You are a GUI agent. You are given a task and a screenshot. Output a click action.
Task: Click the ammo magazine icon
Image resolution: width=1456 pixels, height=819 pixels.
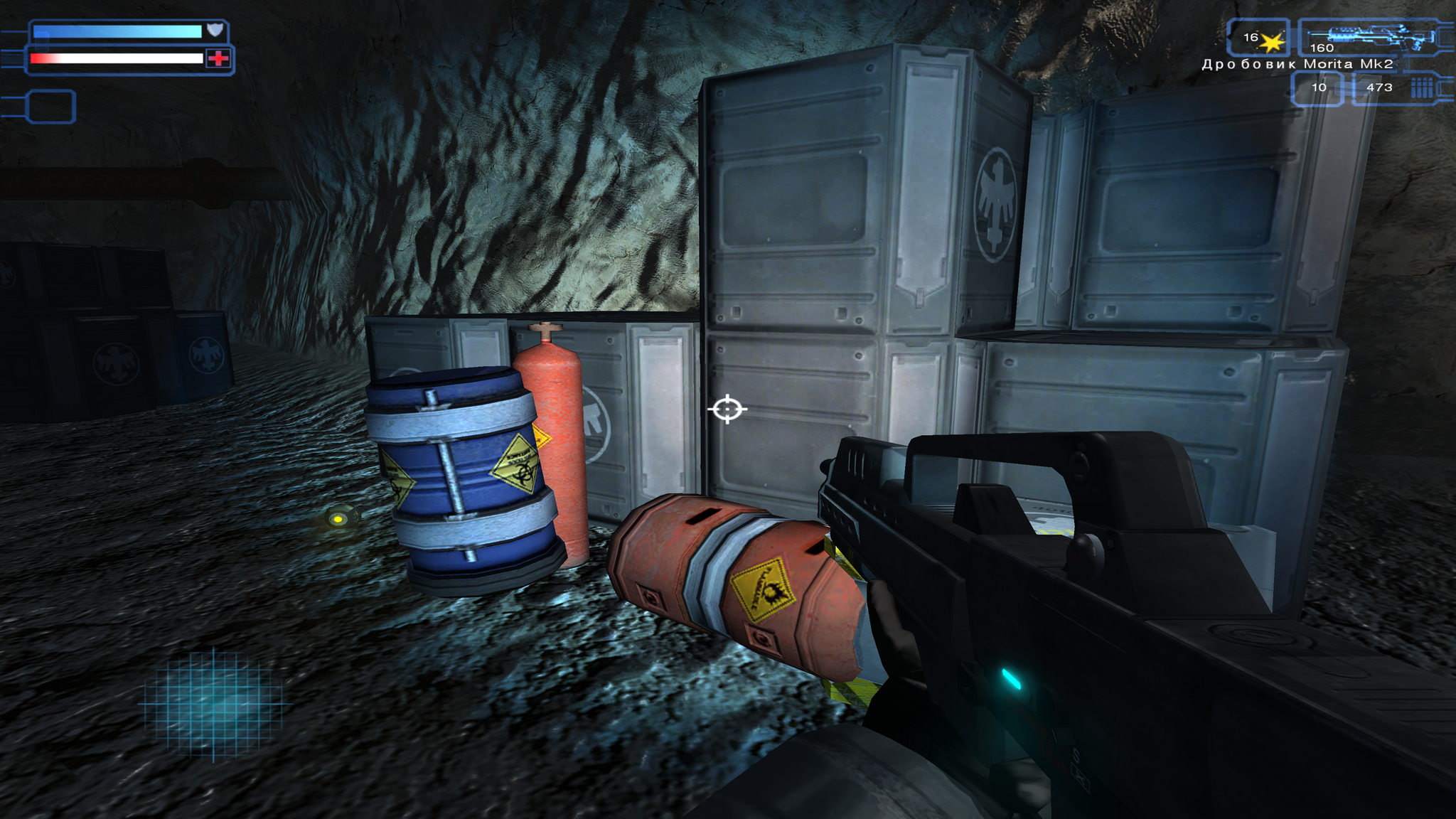[x=1422, y=88]
